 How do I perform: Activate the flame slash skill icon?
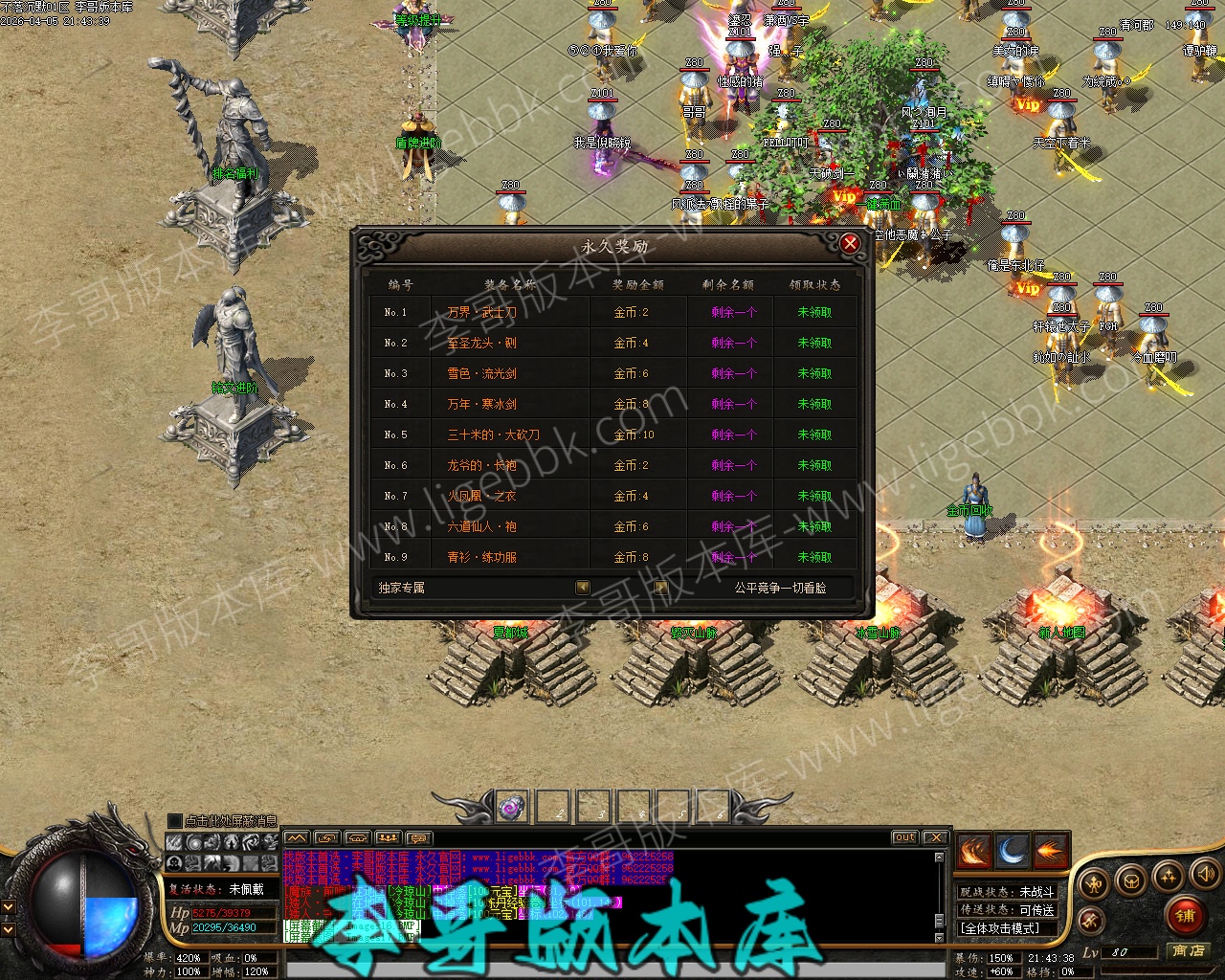click(974, 851)
